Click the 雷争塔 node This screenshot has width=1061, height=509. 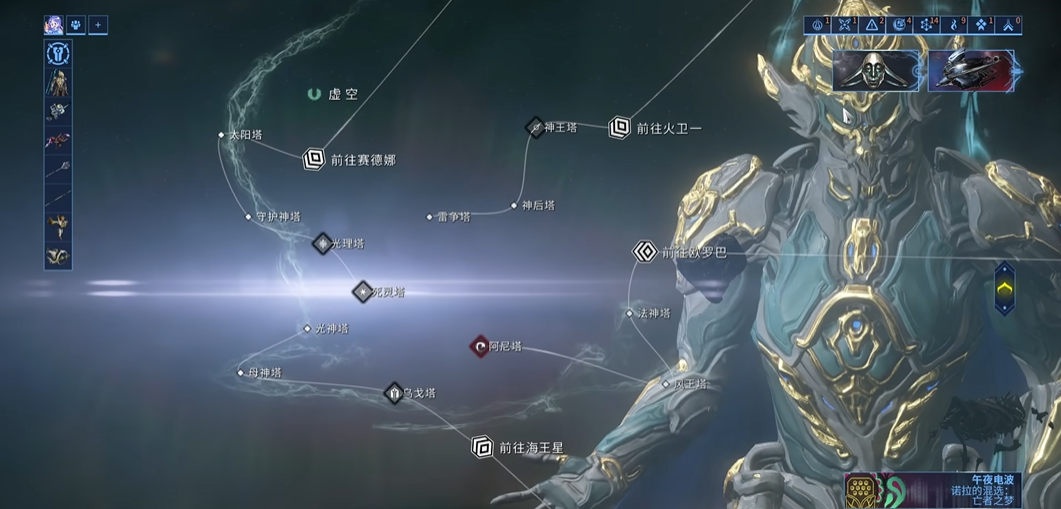coord(430,216)
